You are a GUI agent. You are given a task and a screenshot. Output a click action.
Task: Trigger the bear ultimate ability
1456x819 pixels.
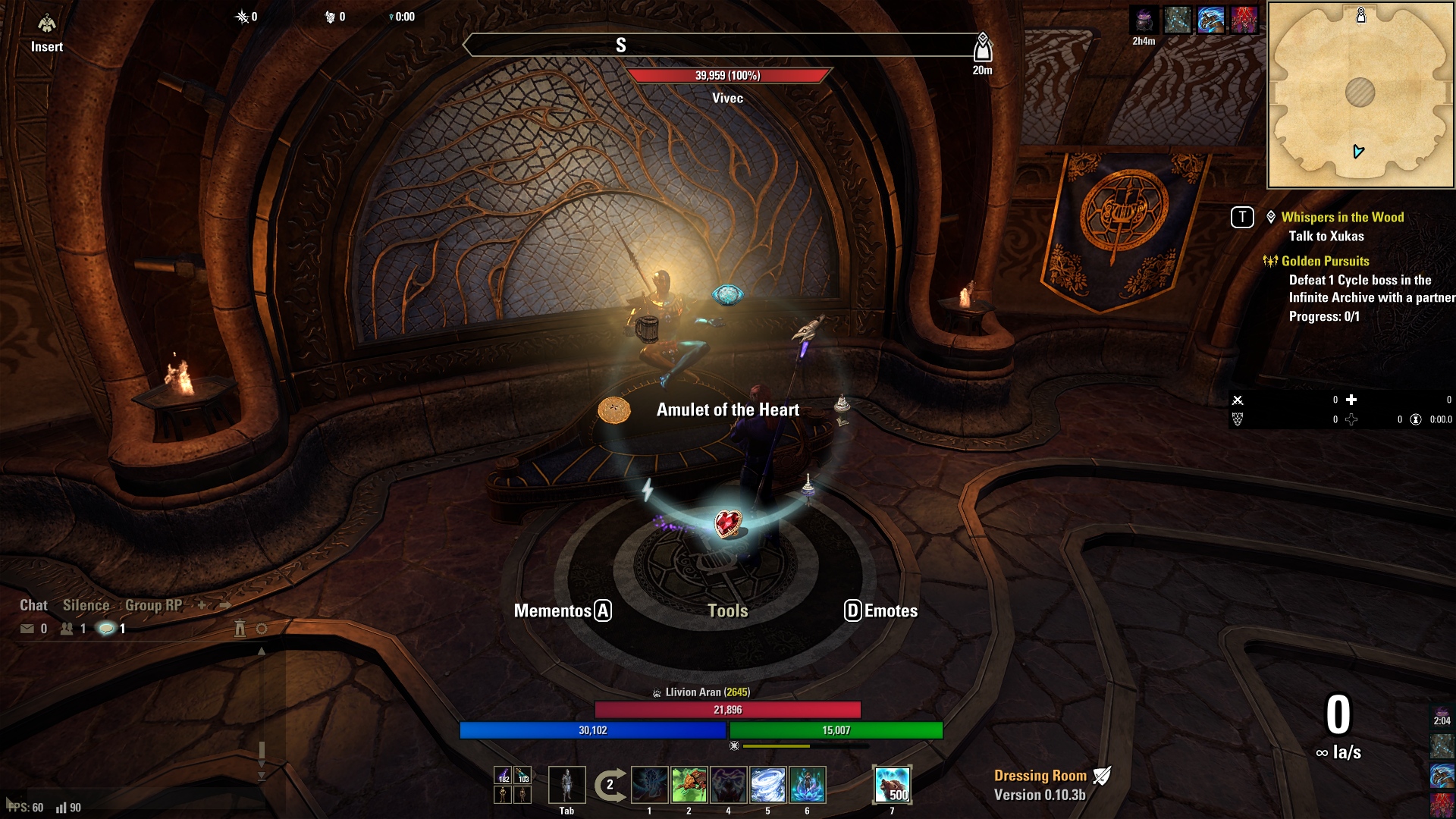892,785
